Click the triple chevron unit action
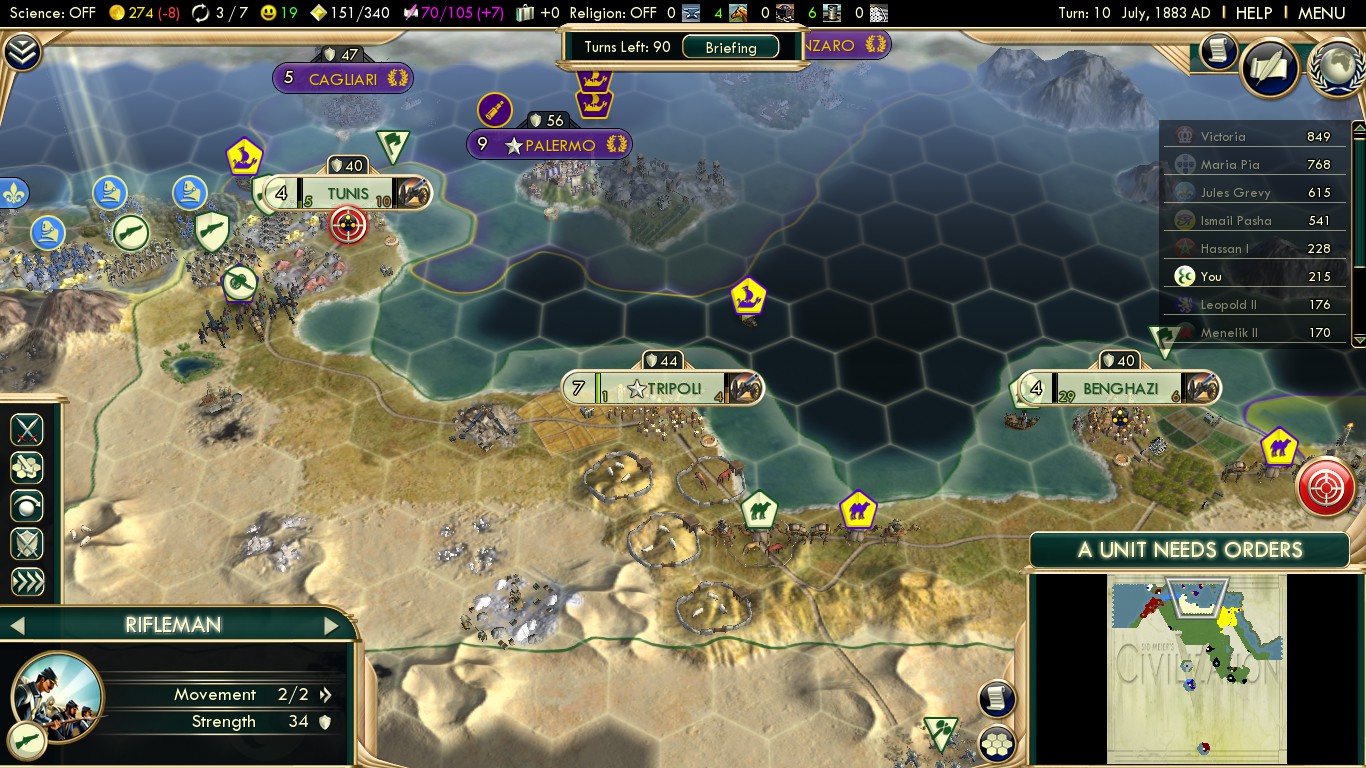This screenshot has height=768, width=1366. (x=27, y=582)
